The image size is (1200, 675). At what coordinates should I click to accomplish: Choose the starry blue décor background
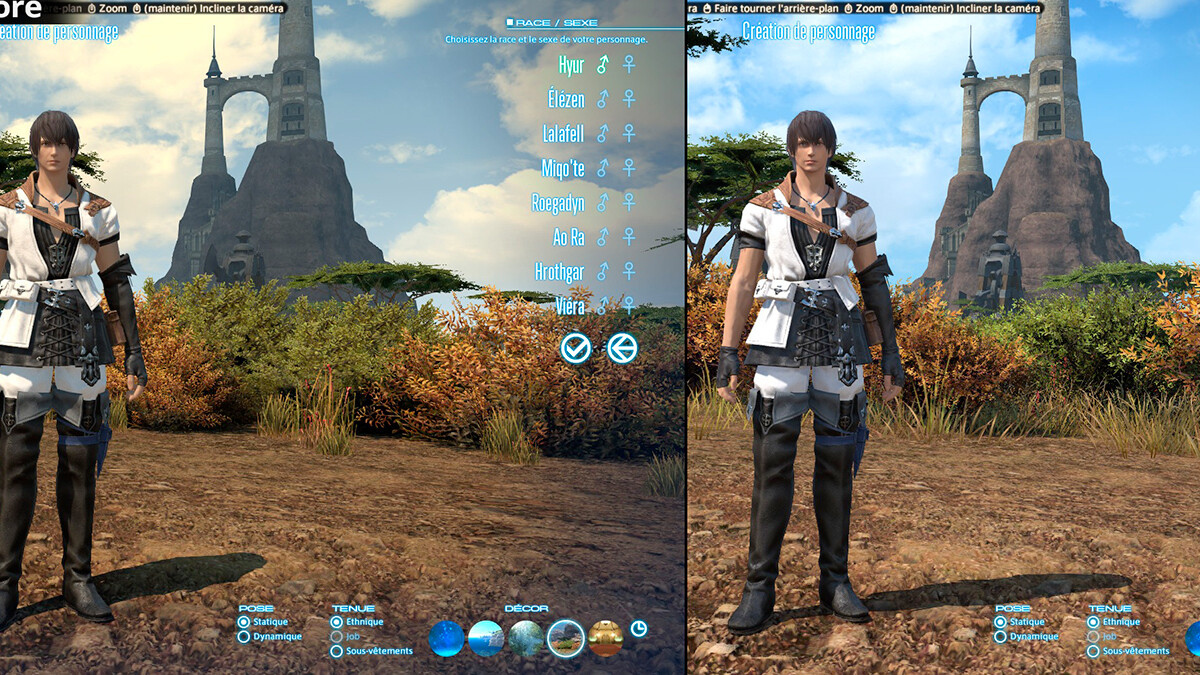(x=446, y=638)
